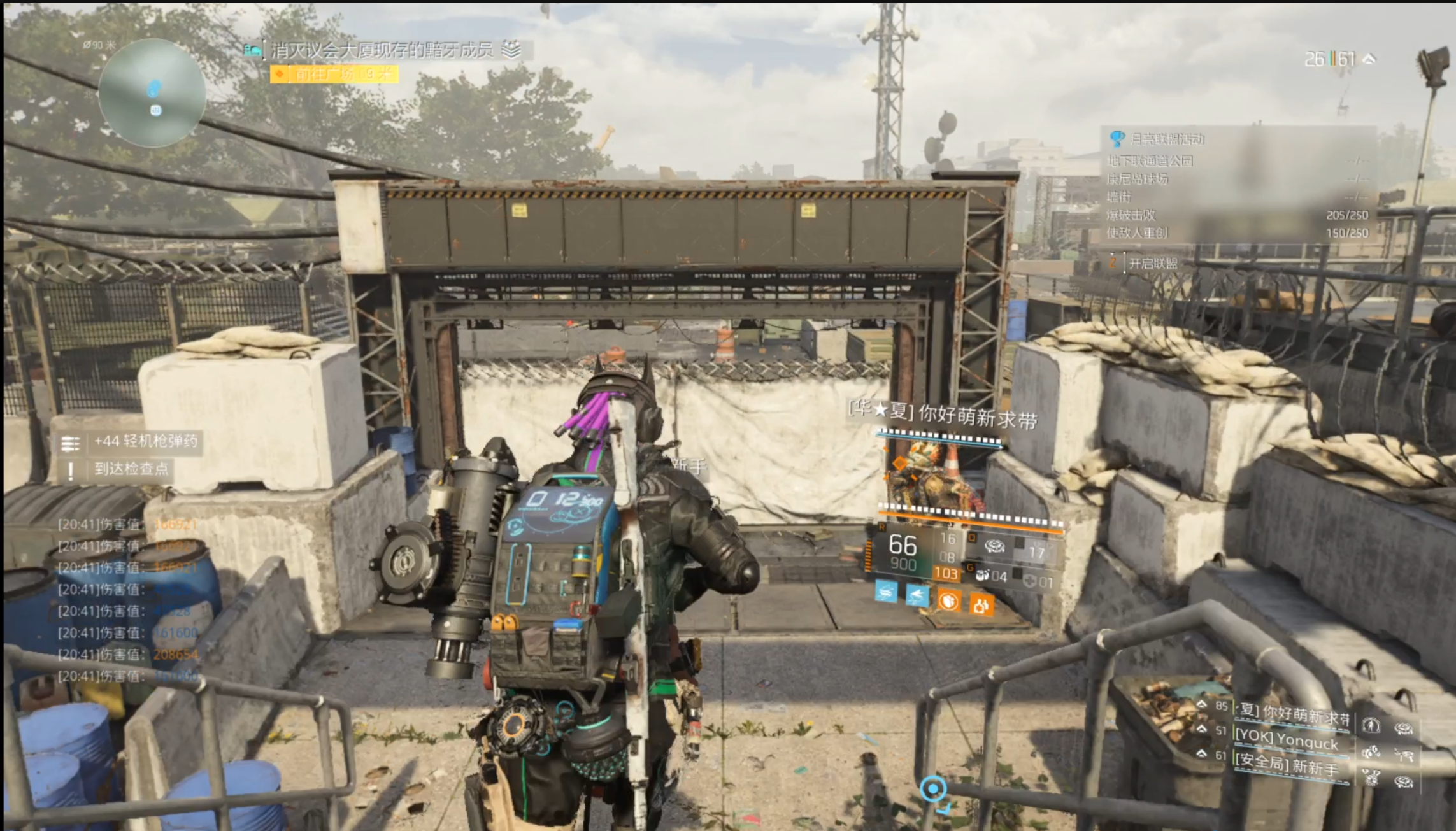Screen dimensions: 1456x831
Task: Click the first blue buff status icon
Action: tap(886, 592)
